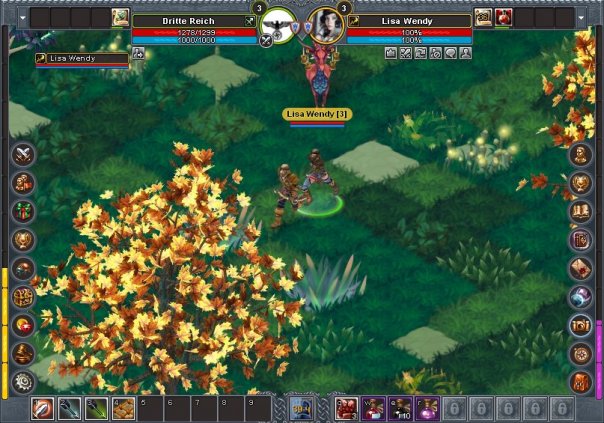The height and width of the screenshot is (423, 604).
Task: Activate the red slash skill in hotbar slot 1
Action: click(x=42, y=408)
